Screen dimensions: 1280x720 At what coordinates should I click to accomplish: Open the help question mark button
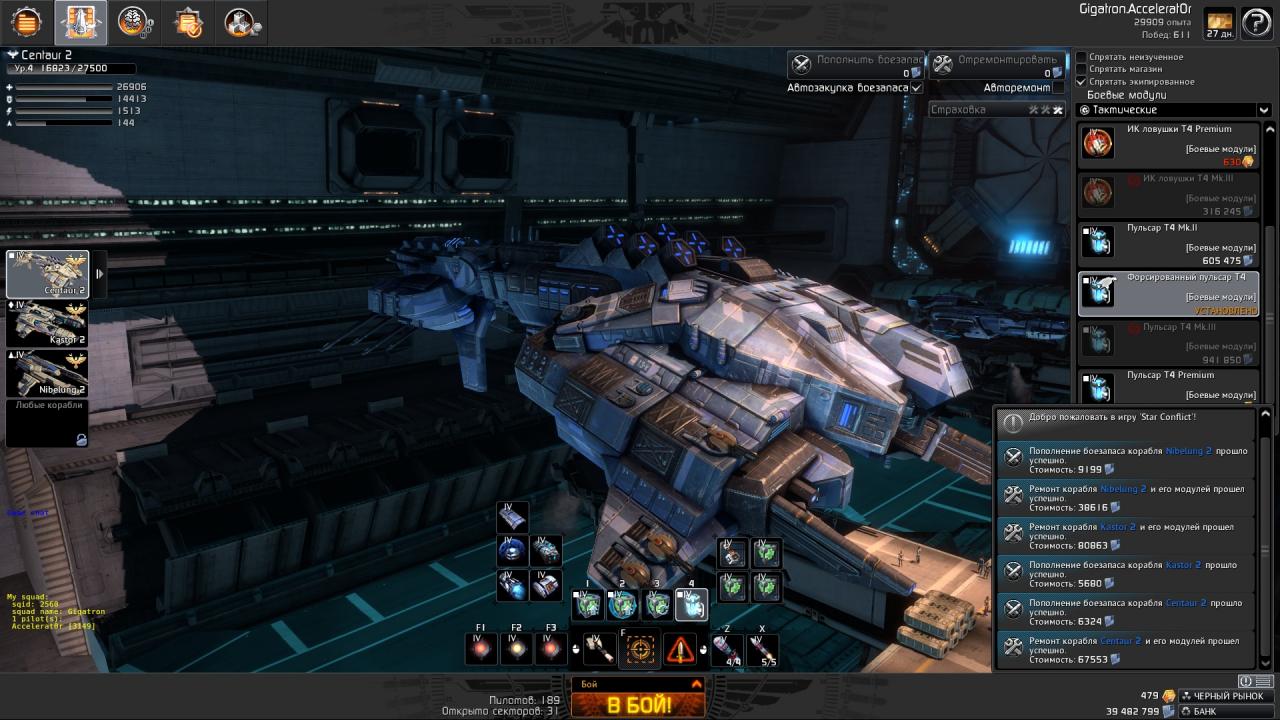(x=1256, y=23)
